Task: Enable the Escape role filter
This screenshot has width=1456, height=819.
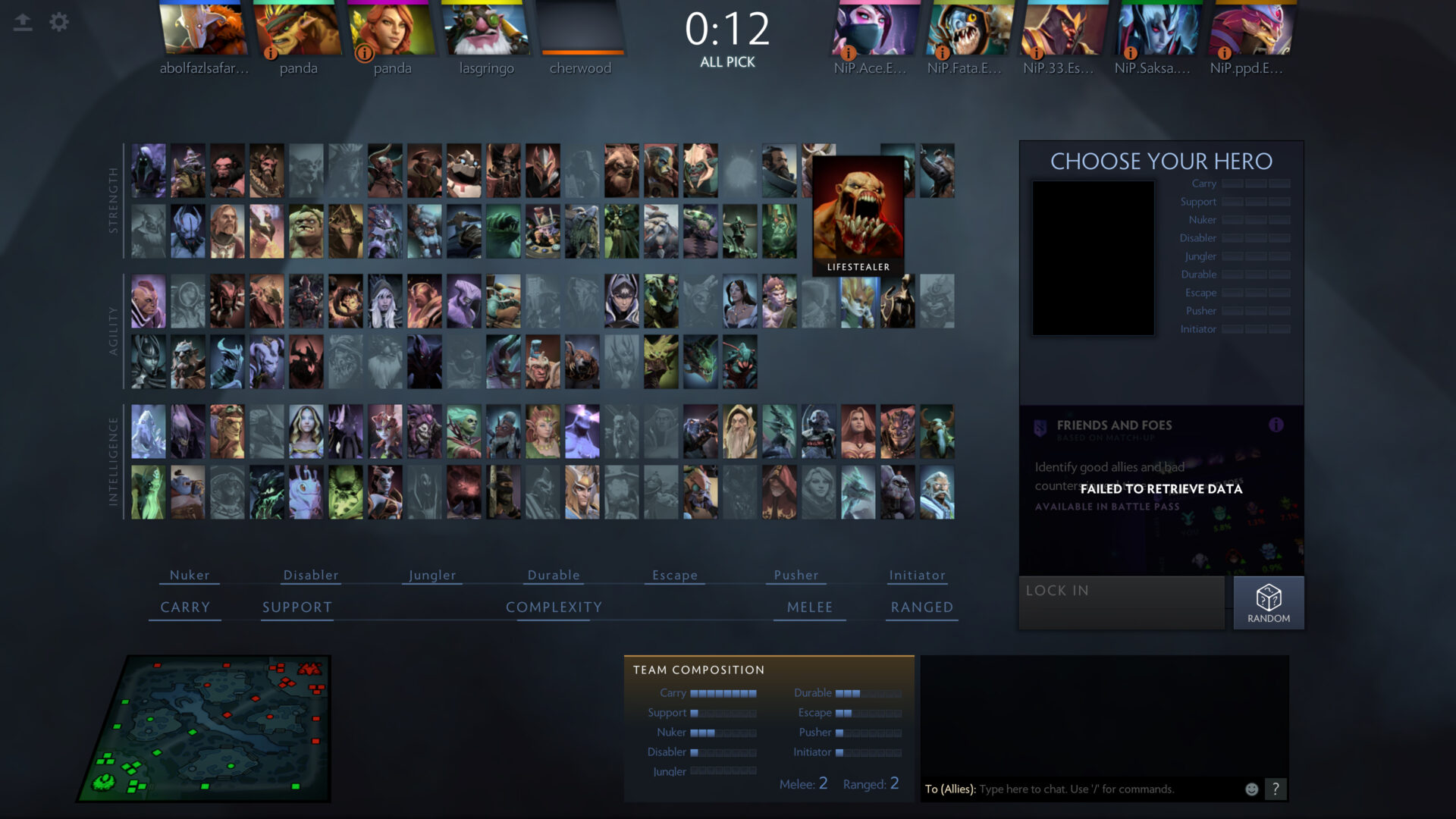Action: [675, 575]
